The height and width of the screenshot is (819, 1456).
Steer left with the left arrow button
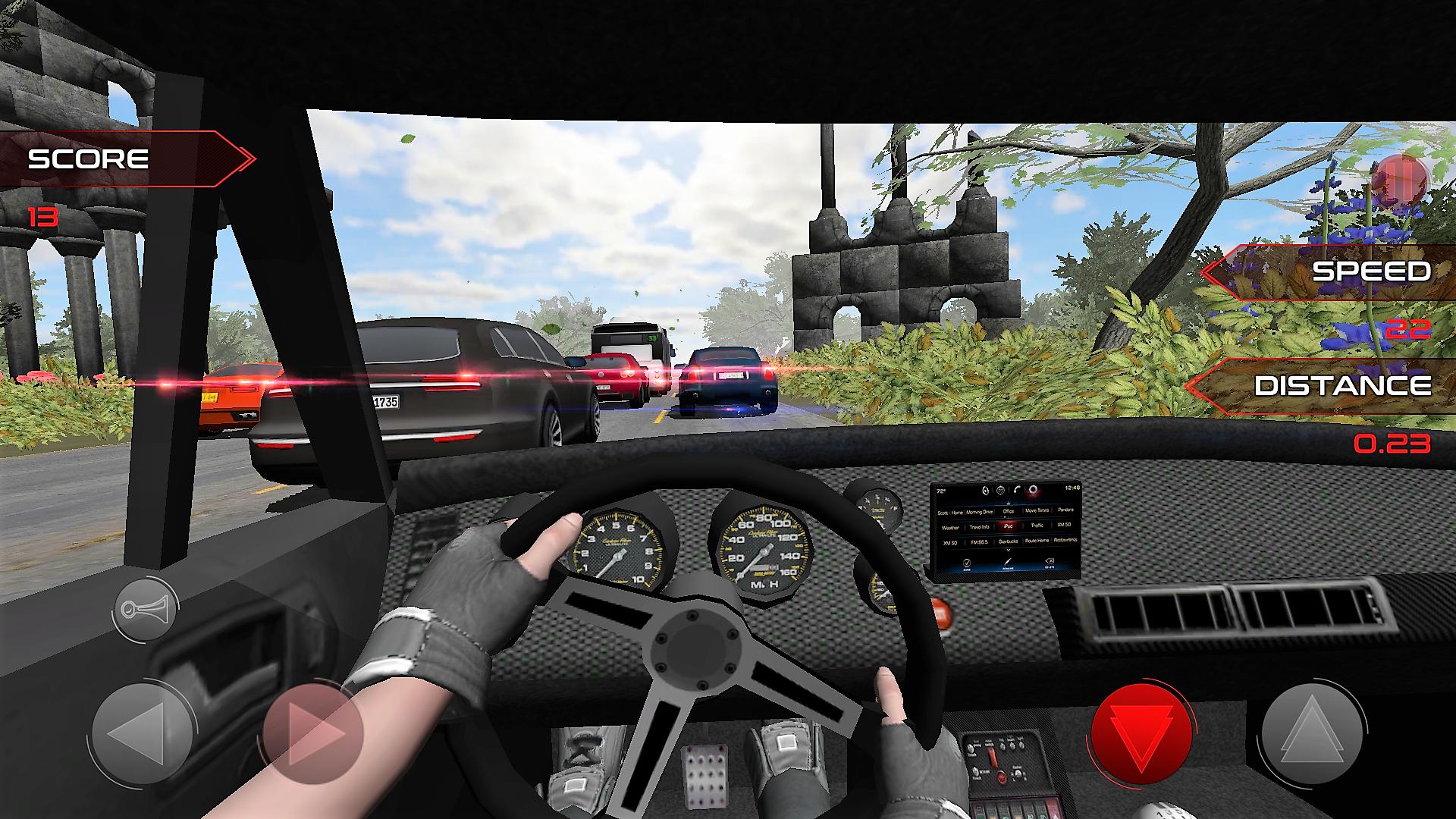pyautogui.click(x=141, y=733)
